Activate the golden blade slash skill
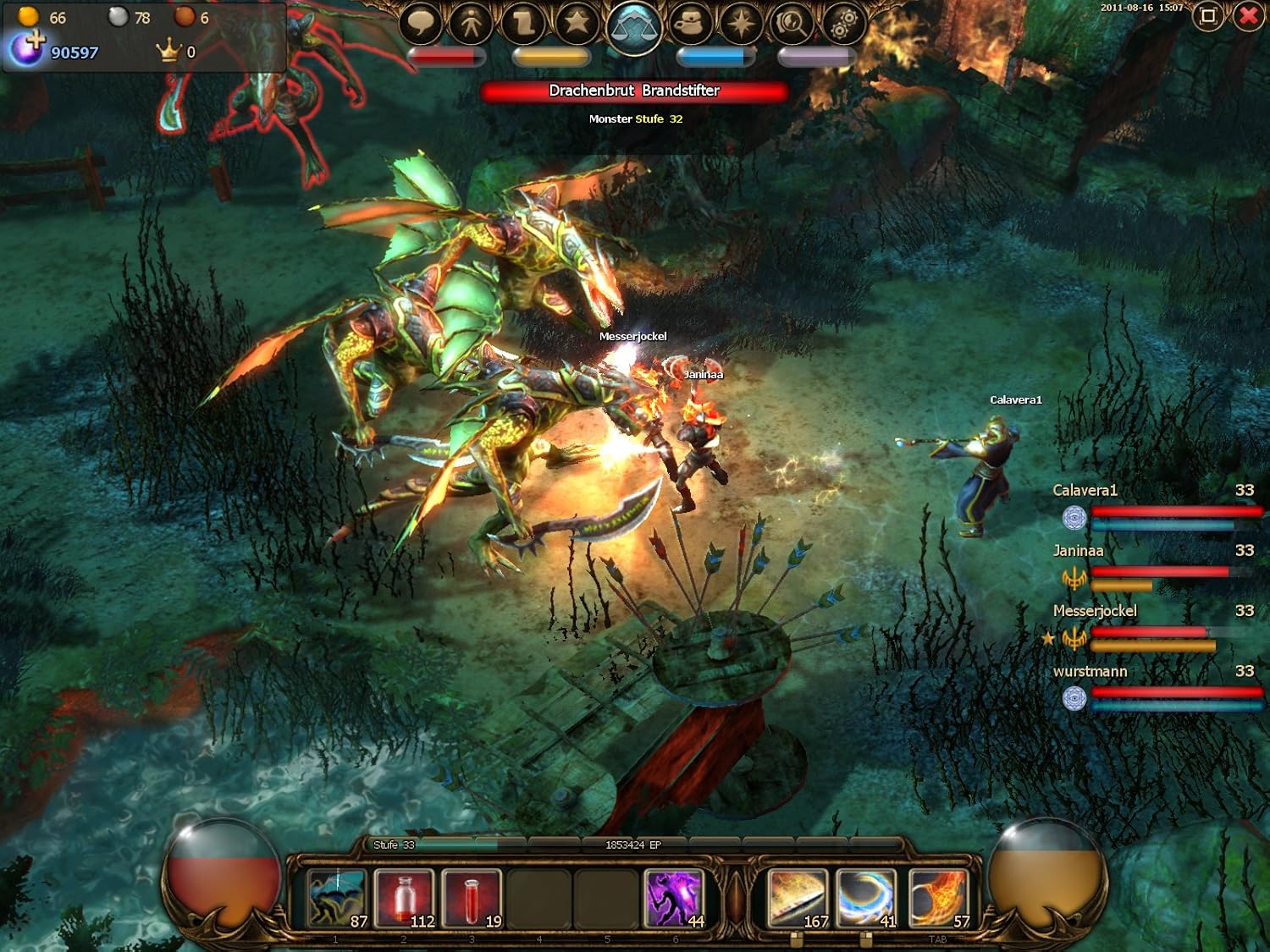 coord(797,898)
